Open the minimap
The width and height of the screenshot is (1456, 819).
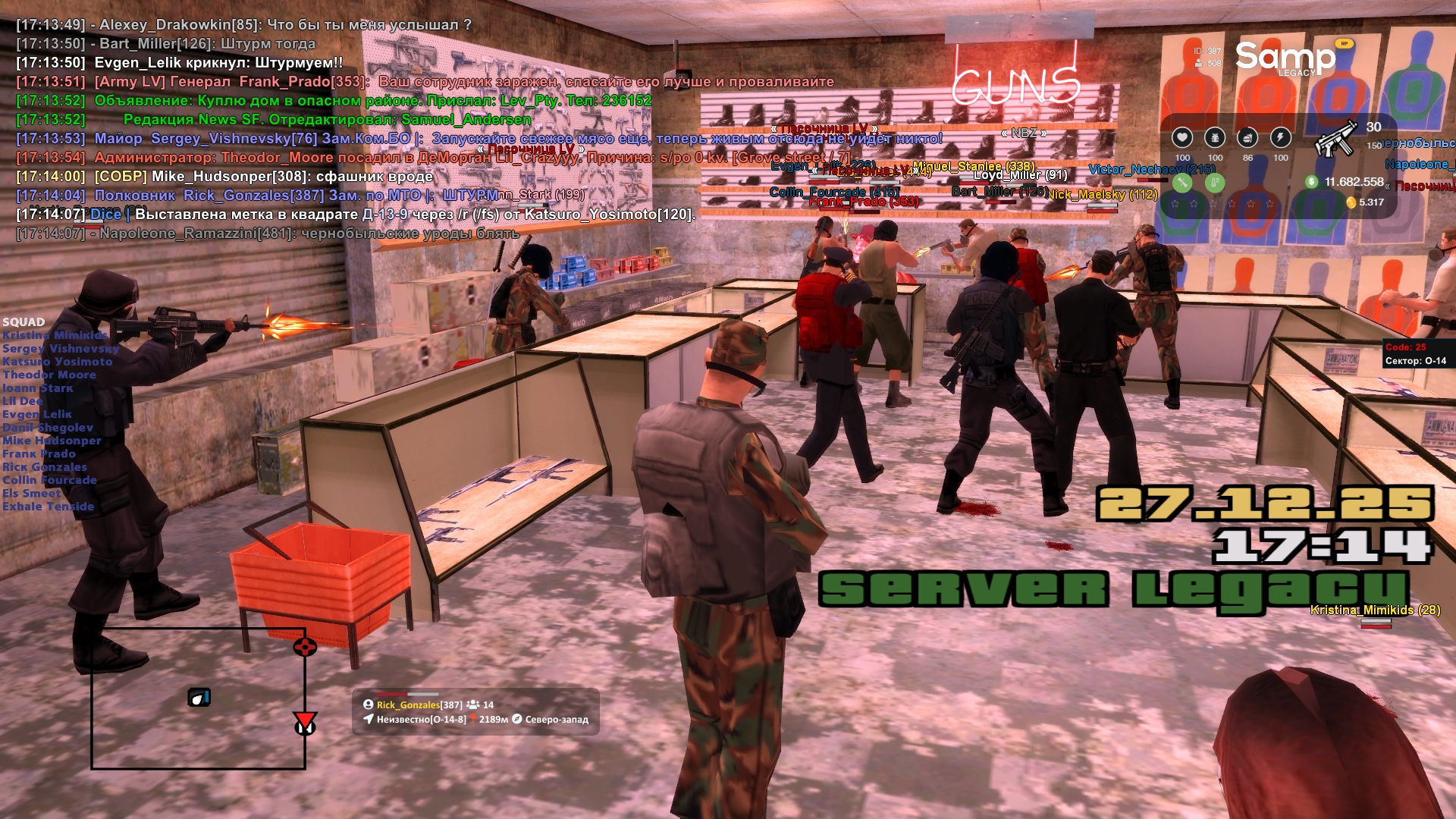point(198,698)
